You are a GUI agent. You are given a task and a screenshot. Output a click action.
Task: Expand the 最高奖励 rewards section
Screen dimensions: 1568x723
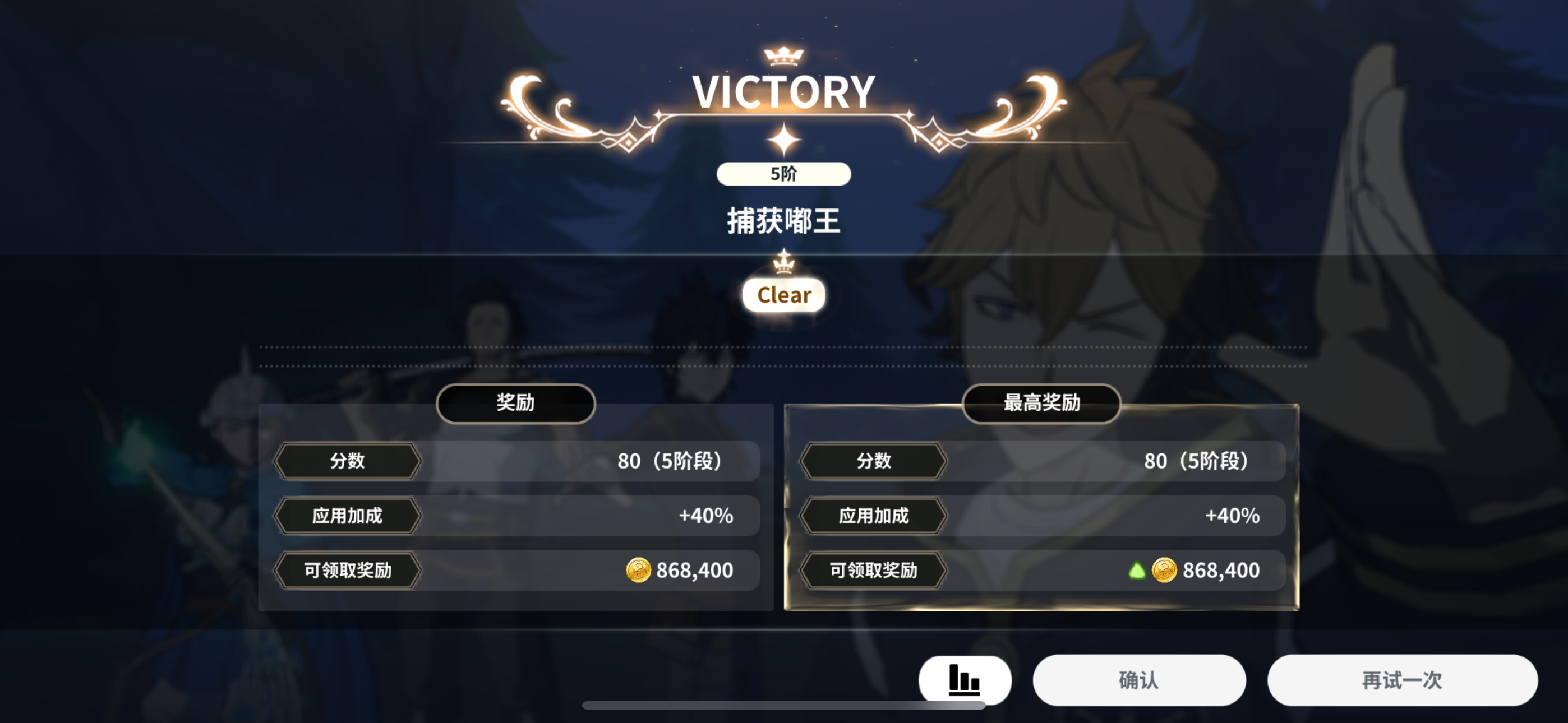(x=1042, y=403)
